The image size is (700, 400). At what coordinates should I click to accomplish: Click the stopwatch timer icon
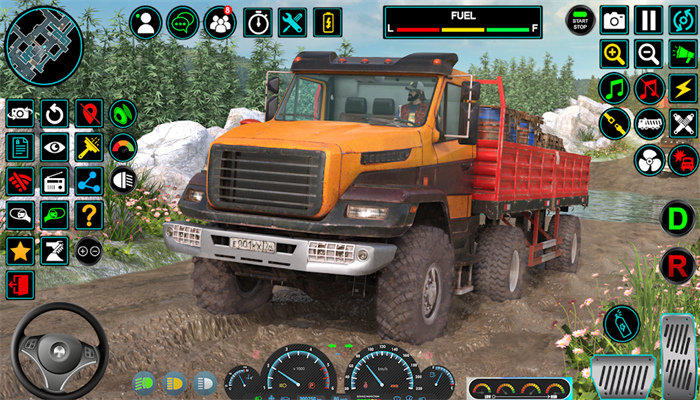[x=258, y=22]
